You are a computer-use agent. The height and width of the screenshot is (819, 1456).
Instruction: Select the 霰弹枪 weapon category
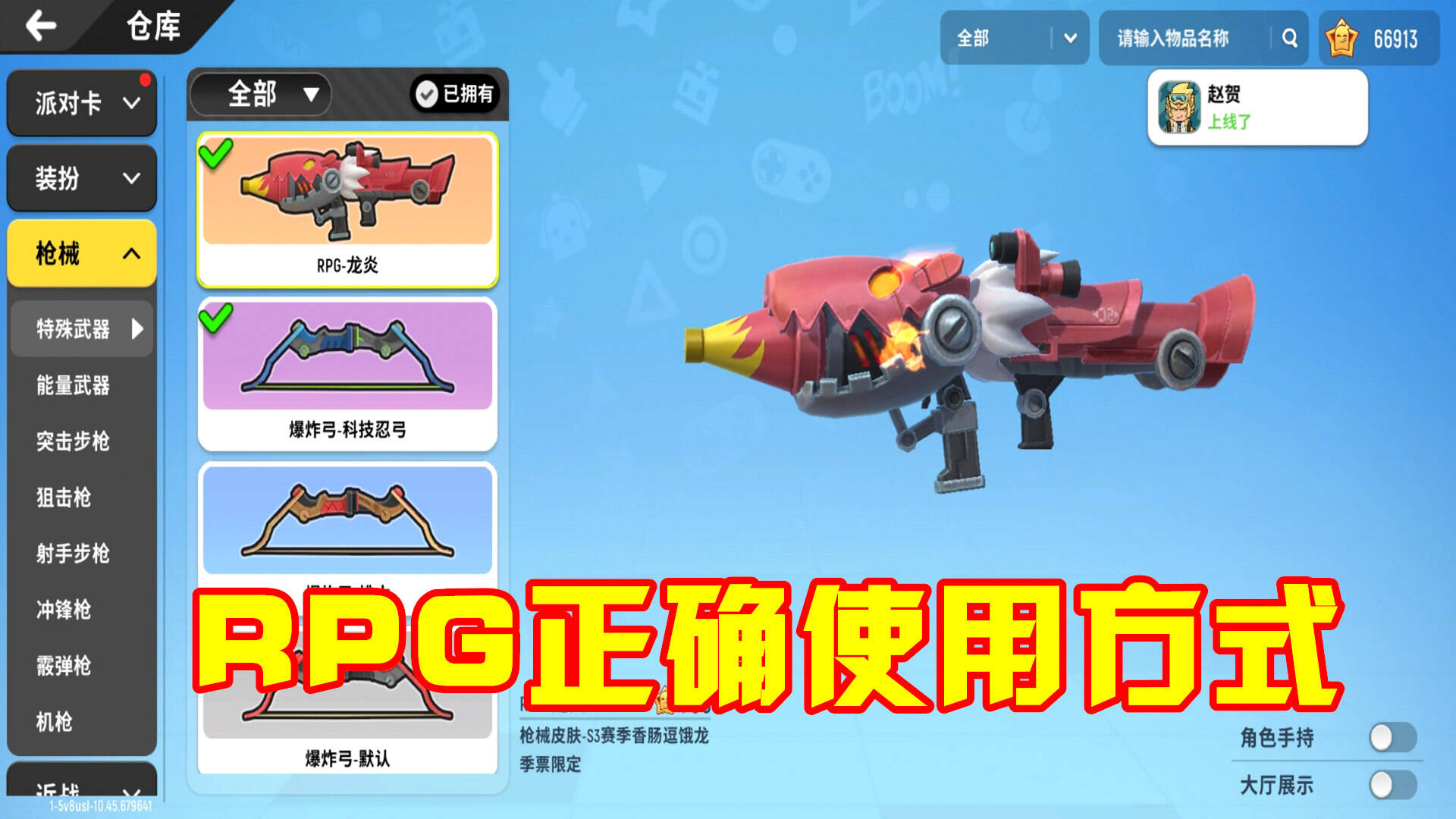point(76,667)
